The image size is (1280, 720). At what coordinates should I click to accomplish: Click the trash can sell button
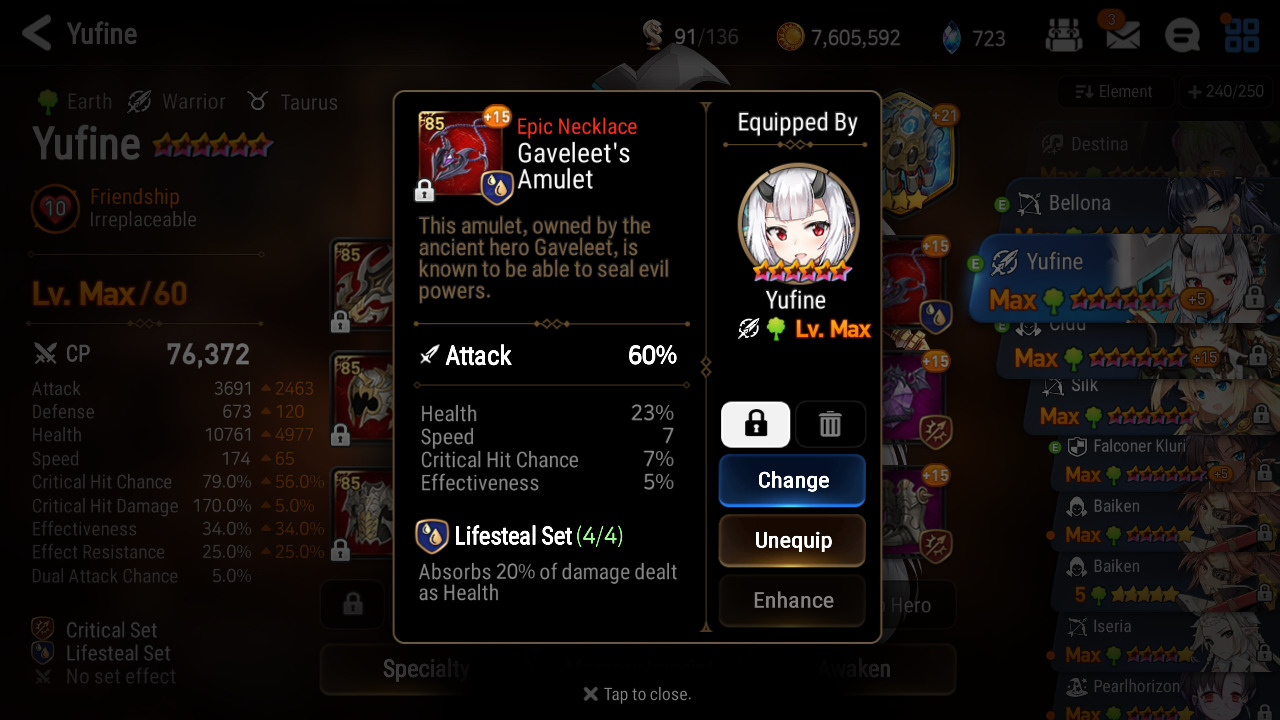coord(830,425)
